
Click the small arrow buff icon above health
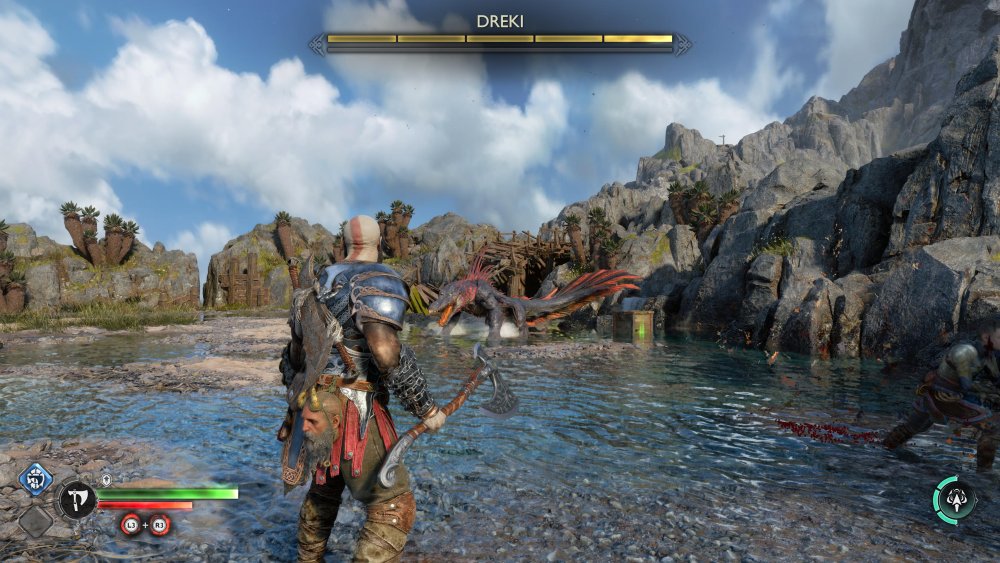click(x=105, y=480)
